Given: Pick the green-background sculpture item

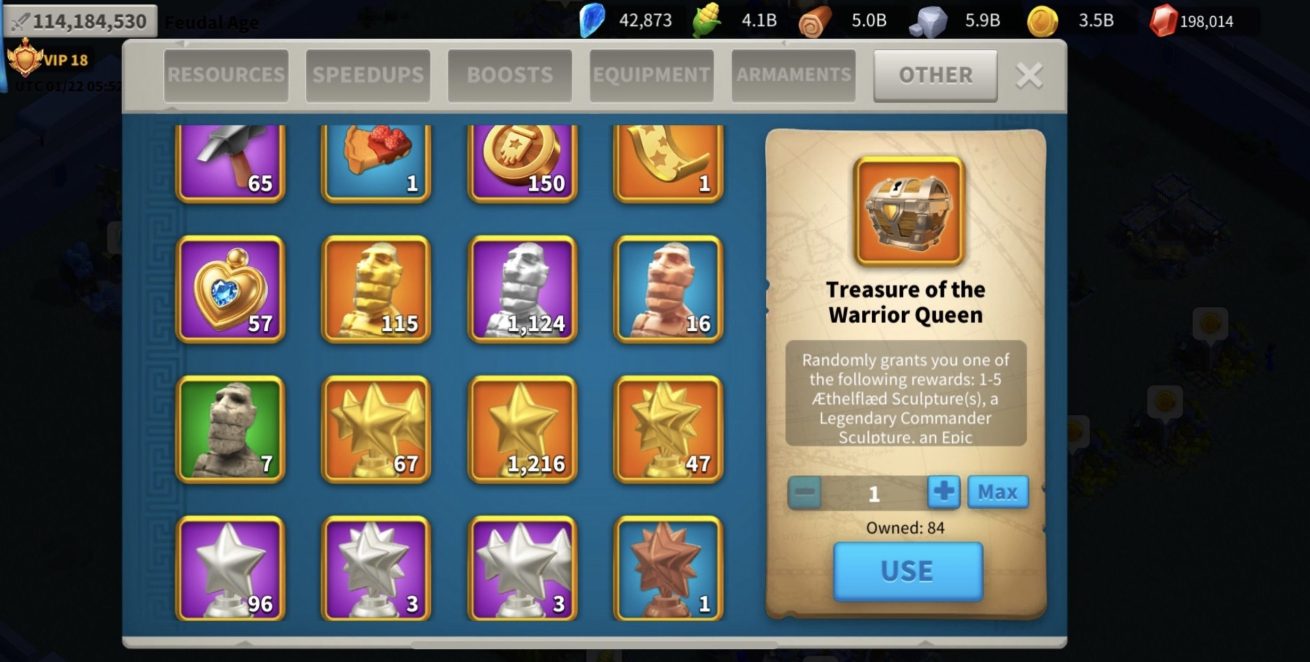Looking at the screenshot, I should 231,430.
